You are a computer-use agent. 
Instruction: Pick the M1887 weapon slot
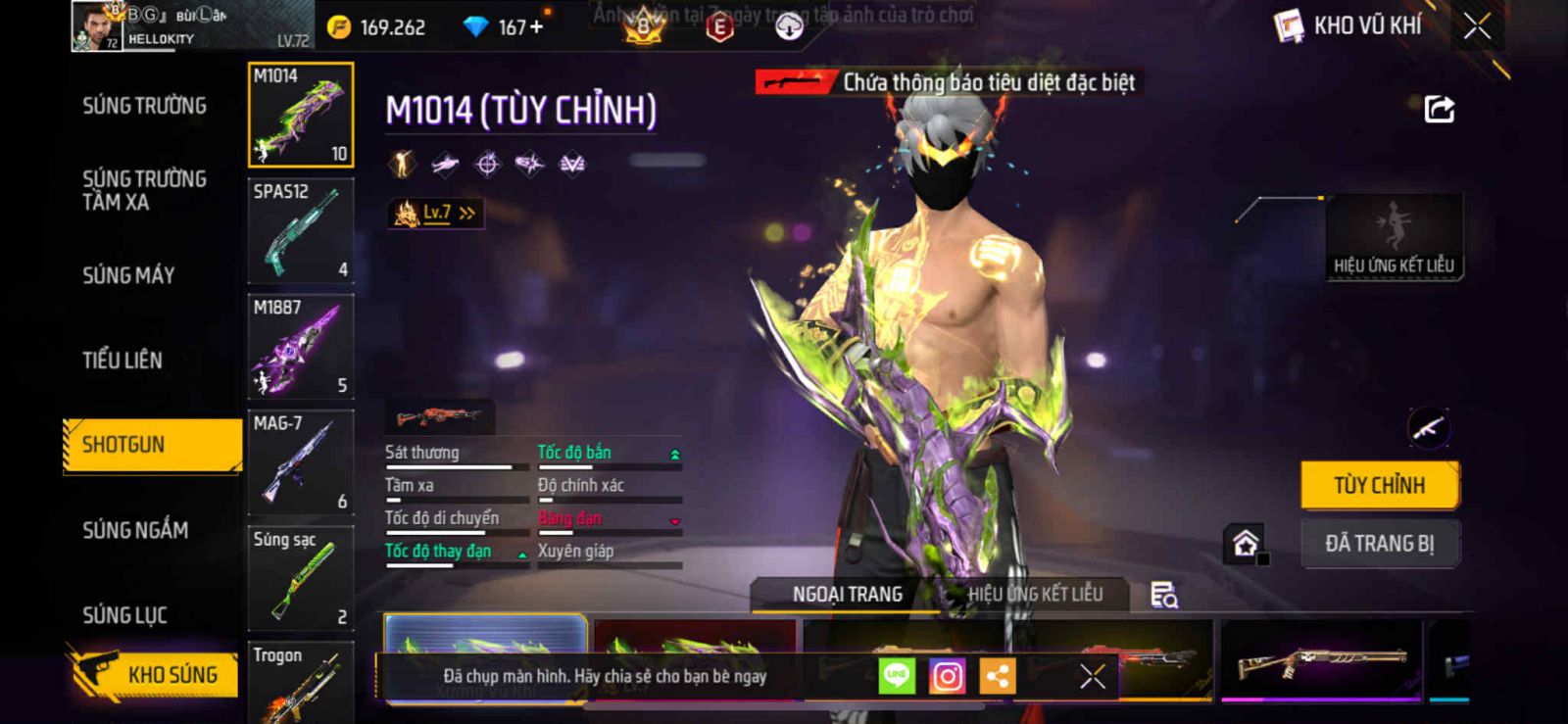coord(300,347)
